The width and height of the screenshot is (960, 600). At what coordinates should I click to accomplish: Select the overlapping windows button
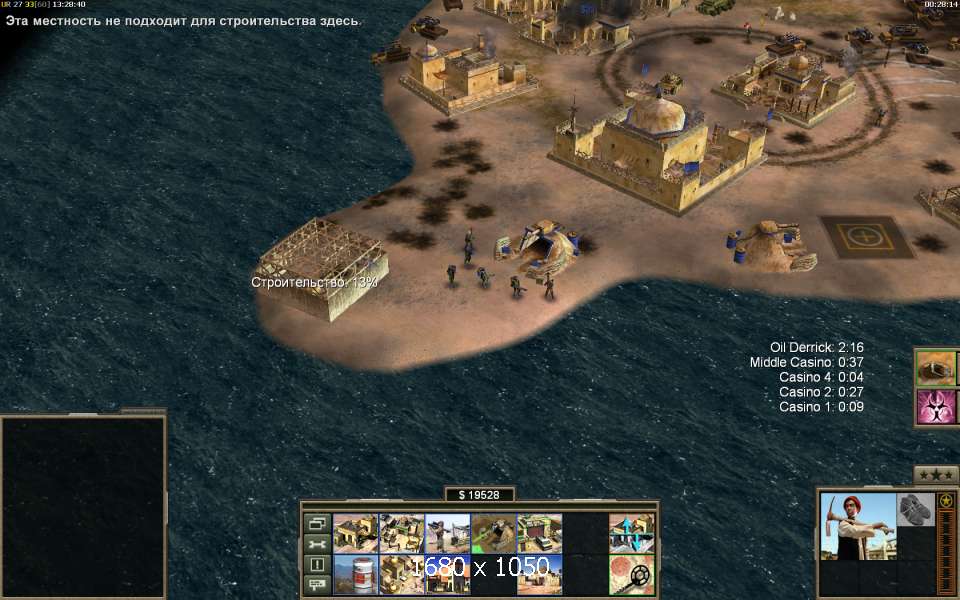(317, 523)
